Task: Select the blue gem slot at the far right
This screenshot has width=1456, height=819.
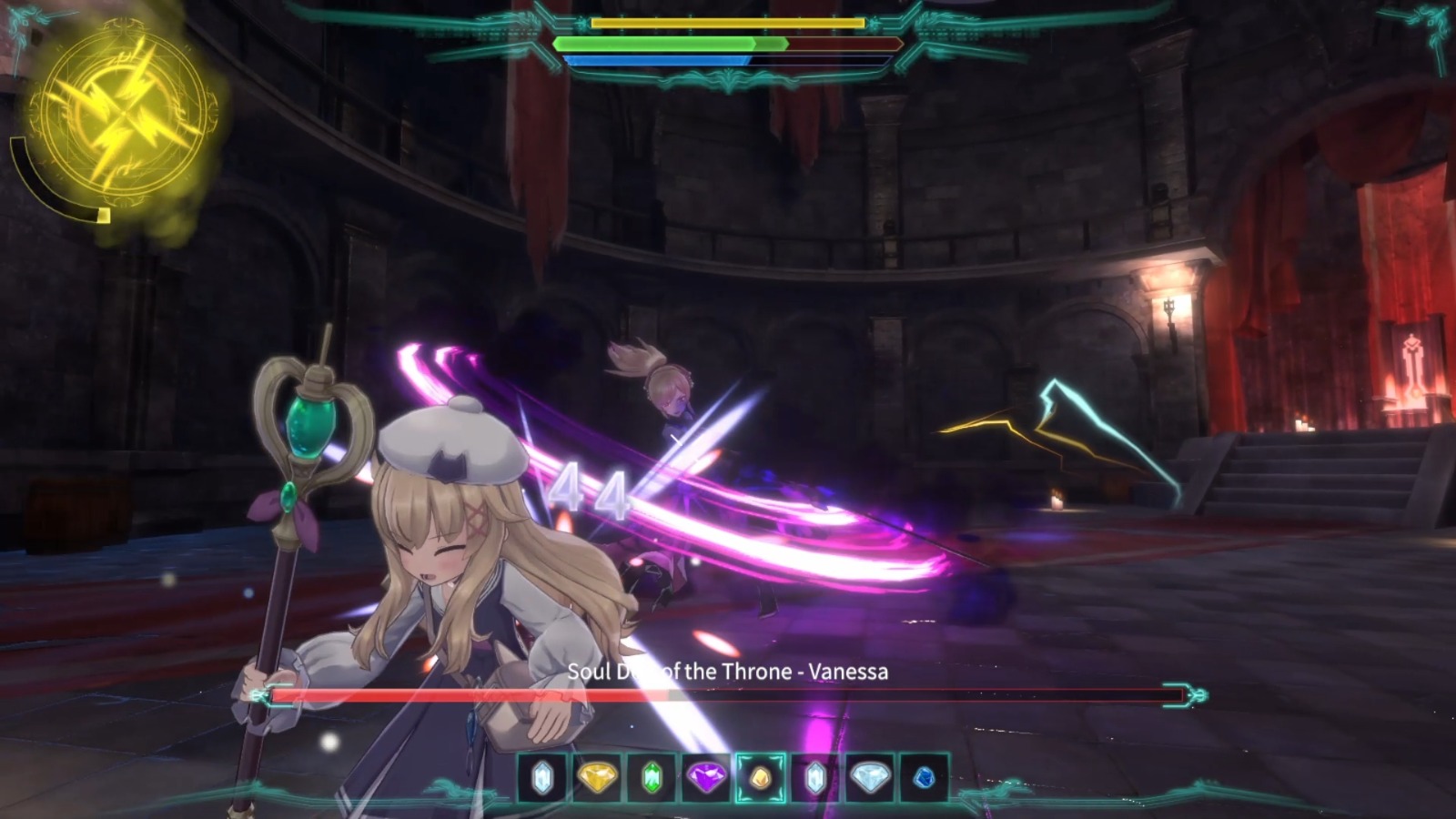Action: point(922,780)
